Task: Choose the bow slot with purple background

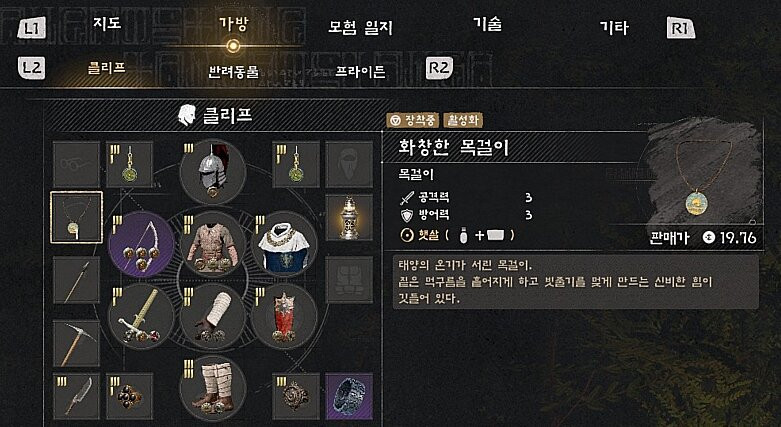Action: [x=141, y=243]
